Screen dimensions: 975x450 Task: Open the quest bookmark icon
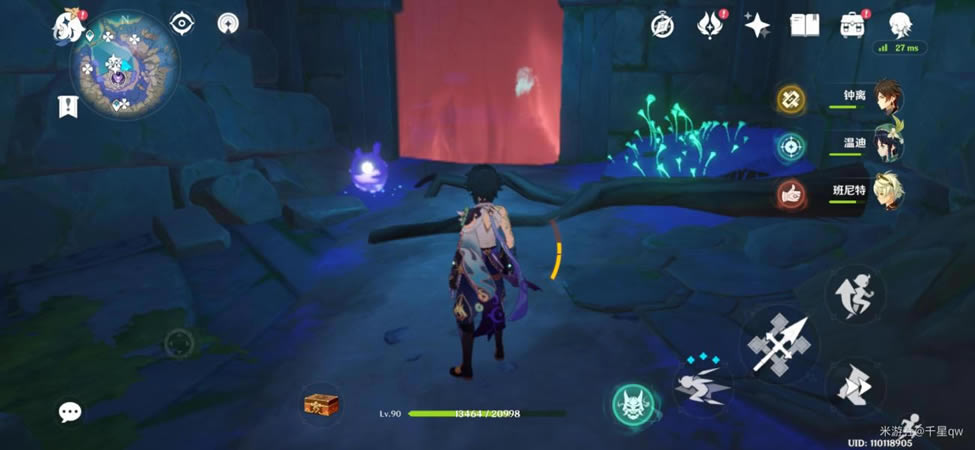tap(68, 106)
